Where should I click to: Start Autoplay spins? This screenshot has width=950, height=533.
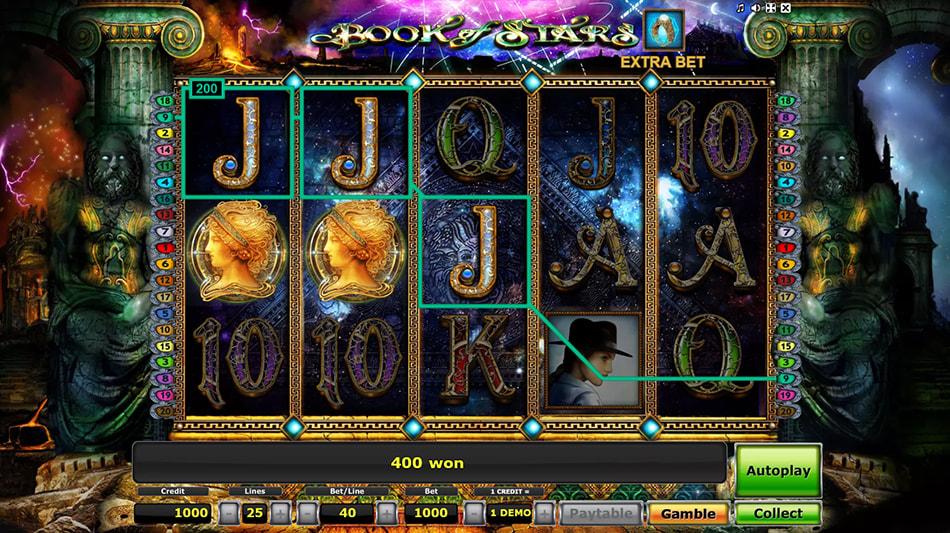pyautogui.click(x=778, y=470)
